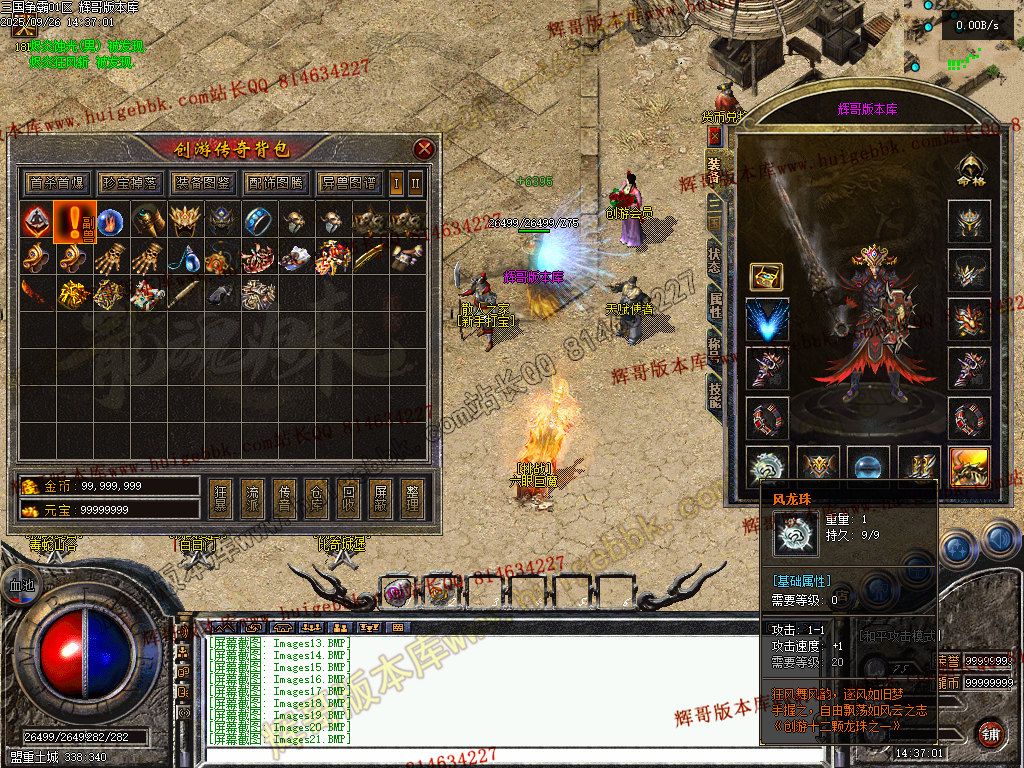Viewport: 1024px width, 768px height.
Task: Select the golden crown helmet item
Action: [185, 221]
